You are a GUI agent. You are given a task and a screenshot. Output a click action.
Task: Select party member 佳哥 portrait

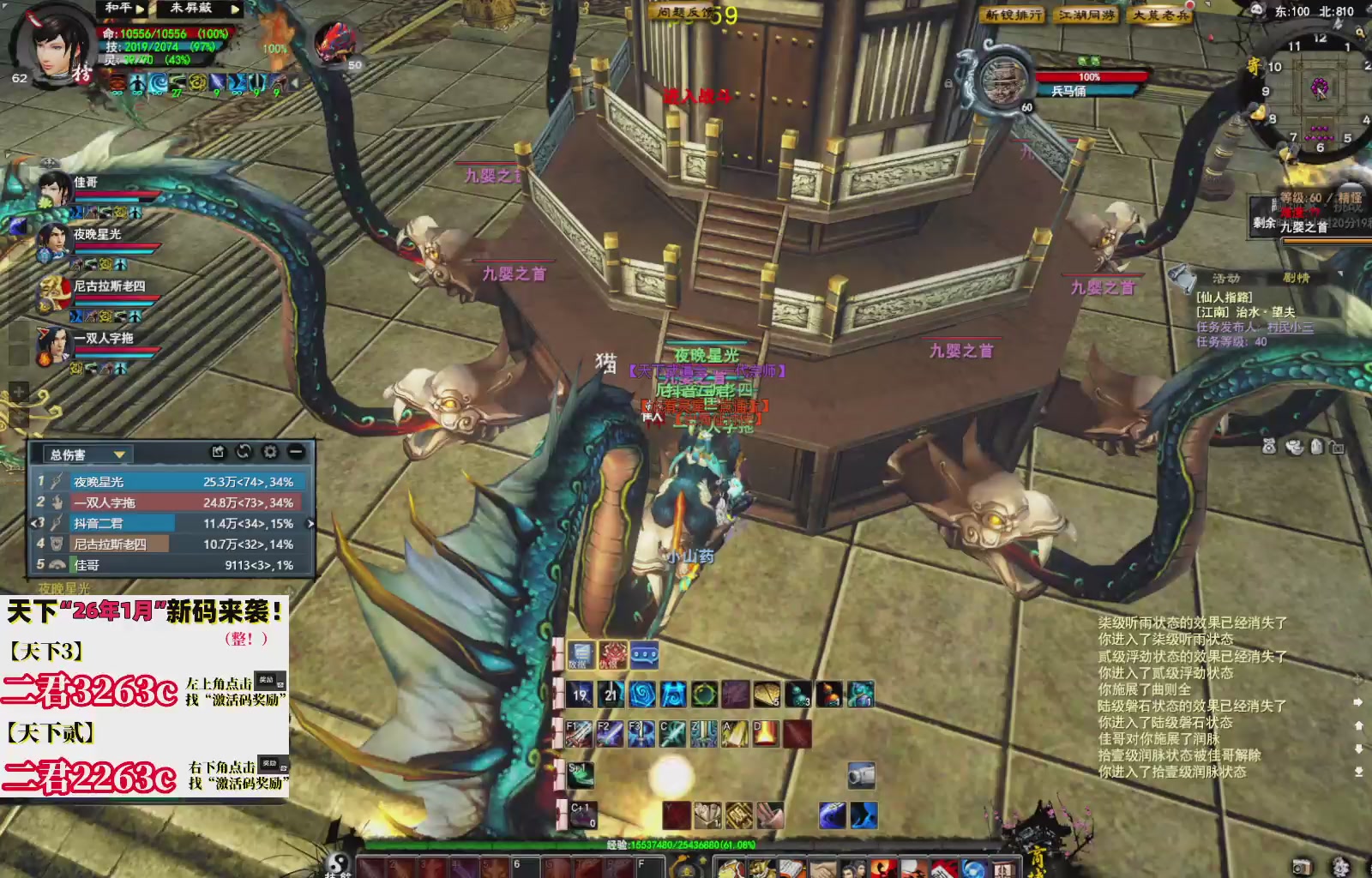[53, 188]
